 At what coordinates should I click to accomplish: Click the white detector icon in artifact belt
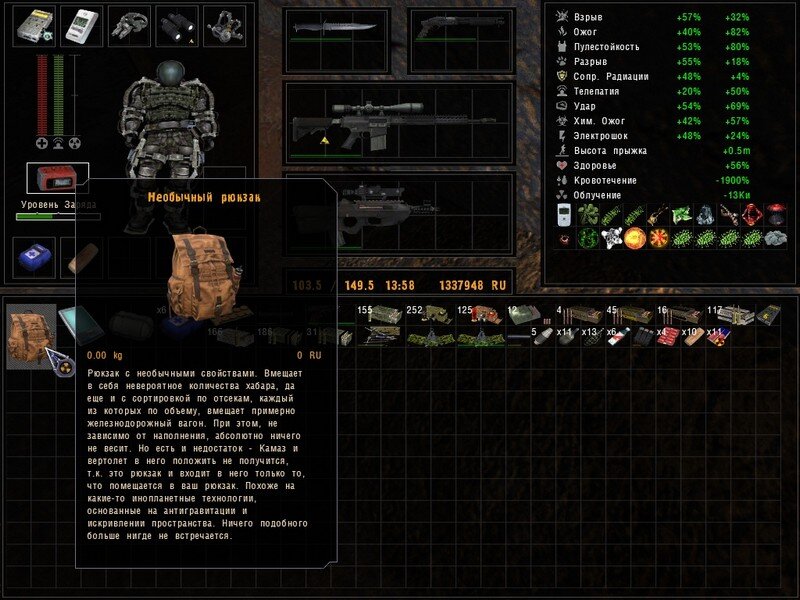(x=562, y=215)
